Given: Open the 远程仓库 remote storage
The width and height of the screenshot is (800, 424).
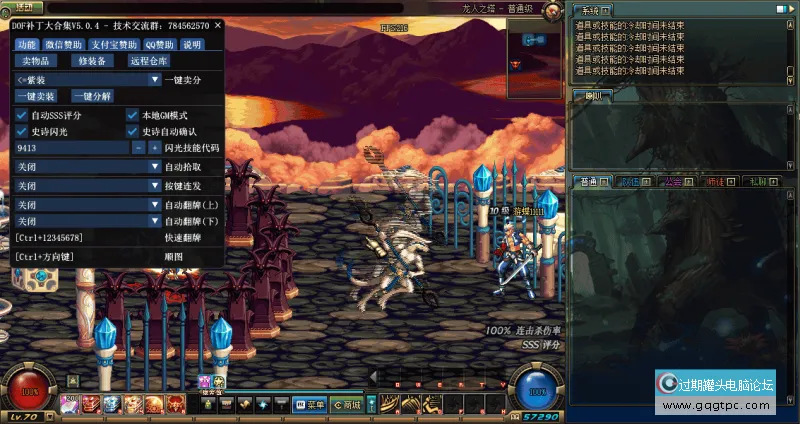Looking at the screenshot, I should (148, 61).
